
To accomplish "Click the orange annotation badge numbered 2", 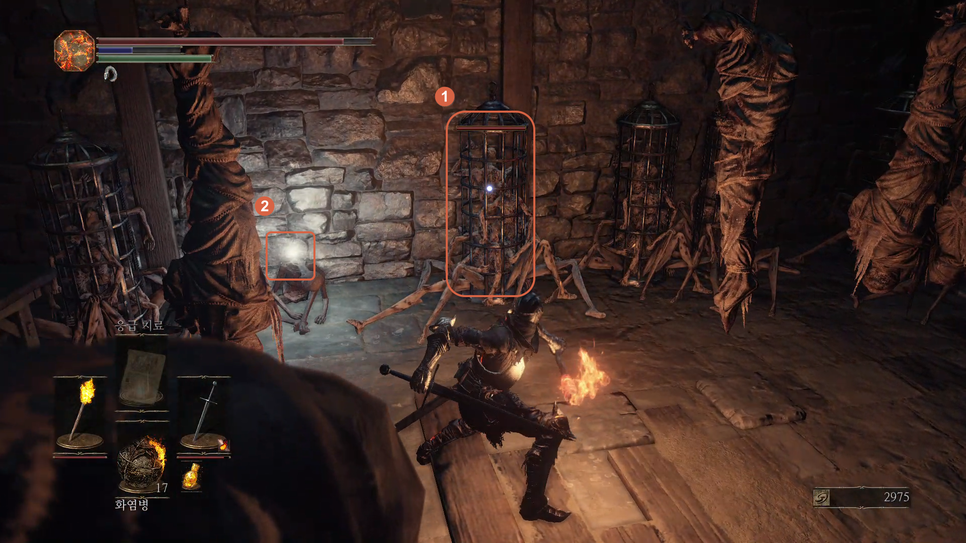I will (264, 206).
